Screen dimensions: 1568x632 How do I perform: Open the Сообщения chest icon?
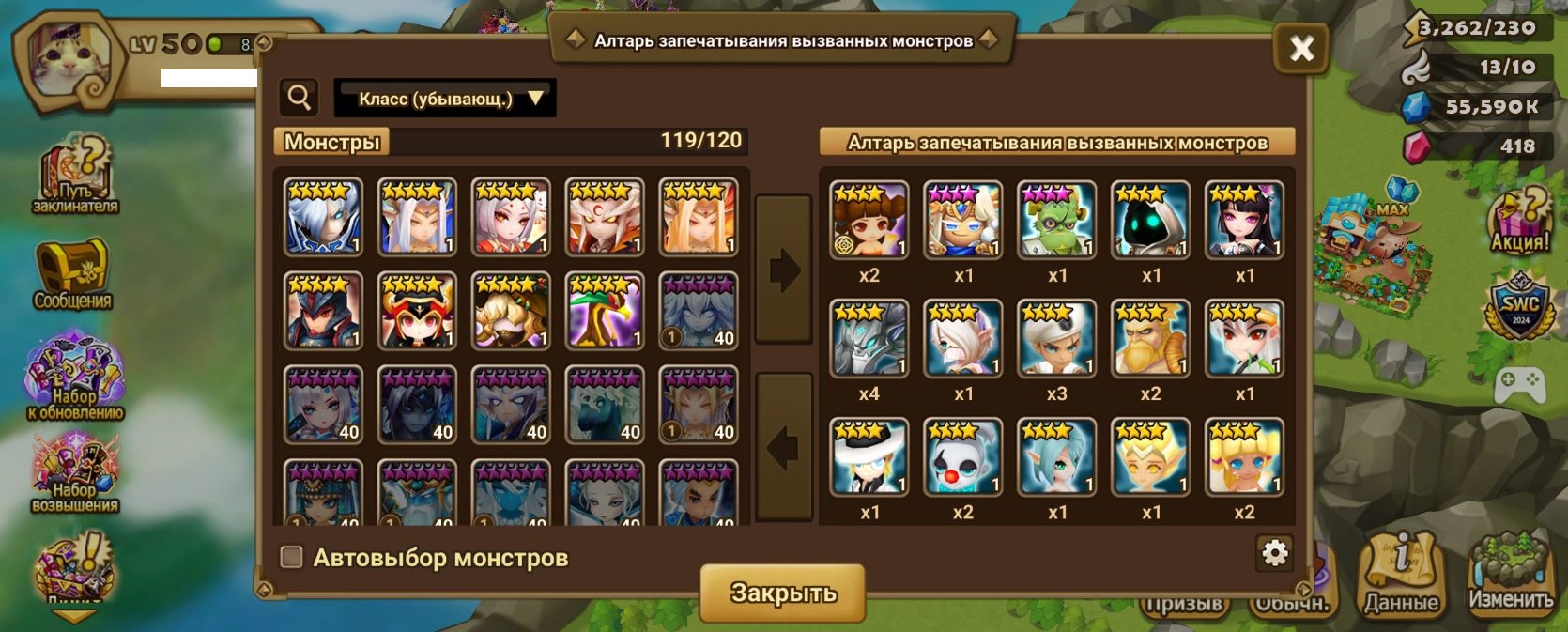coord(73,273)
